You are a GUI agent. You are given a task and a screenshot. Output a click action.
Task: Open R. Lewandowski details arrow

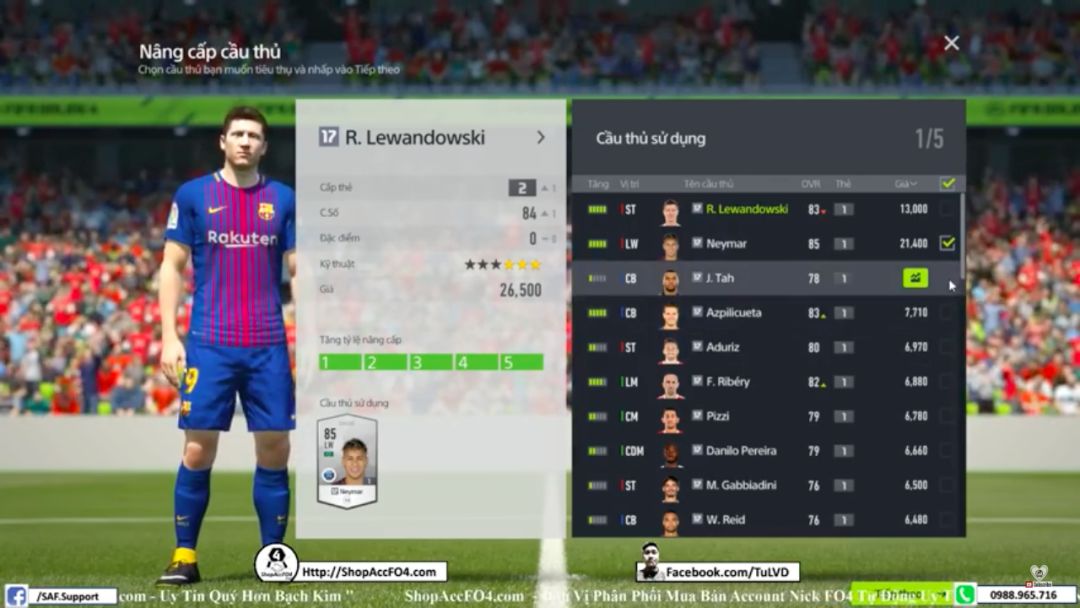[541, 137]
